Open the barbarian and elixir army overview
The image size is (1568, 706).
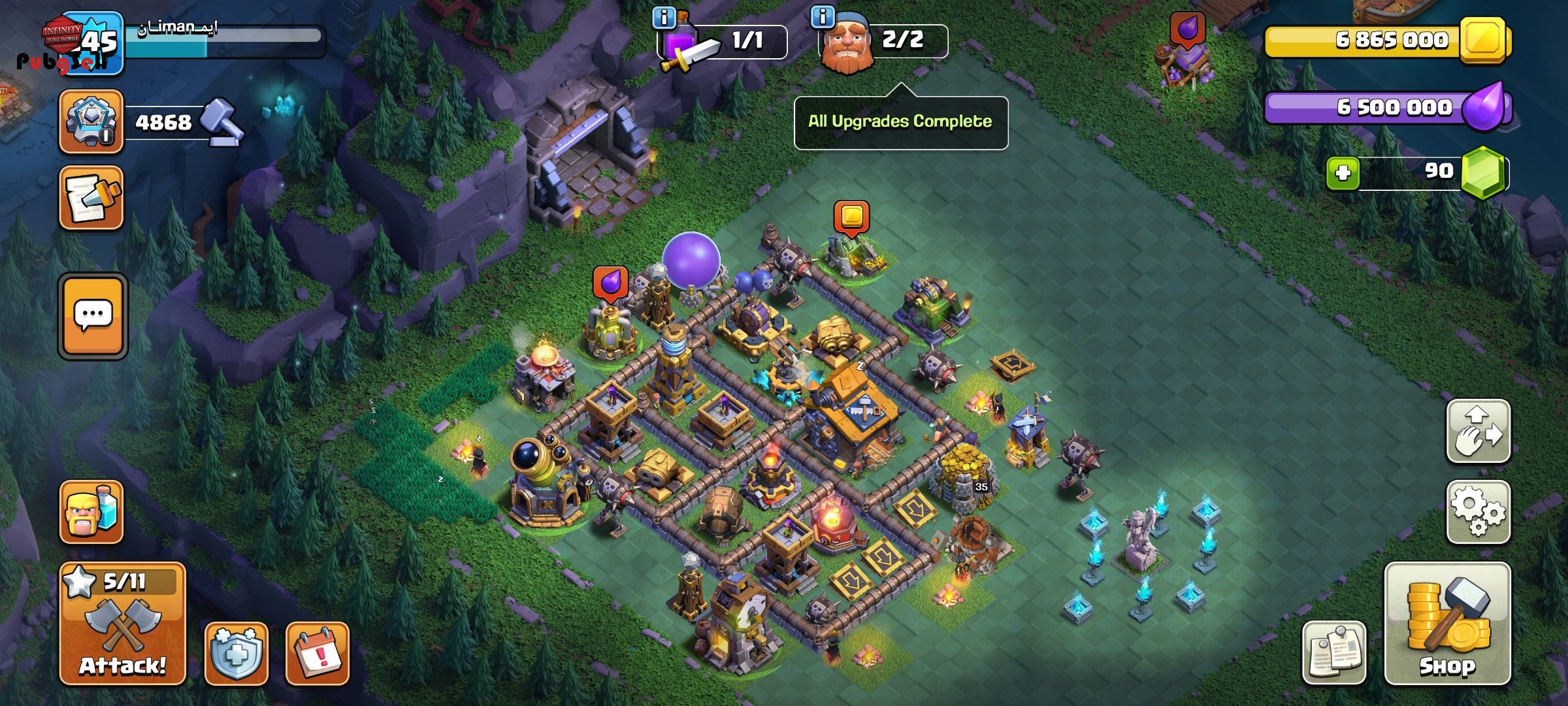coord(91,512)
